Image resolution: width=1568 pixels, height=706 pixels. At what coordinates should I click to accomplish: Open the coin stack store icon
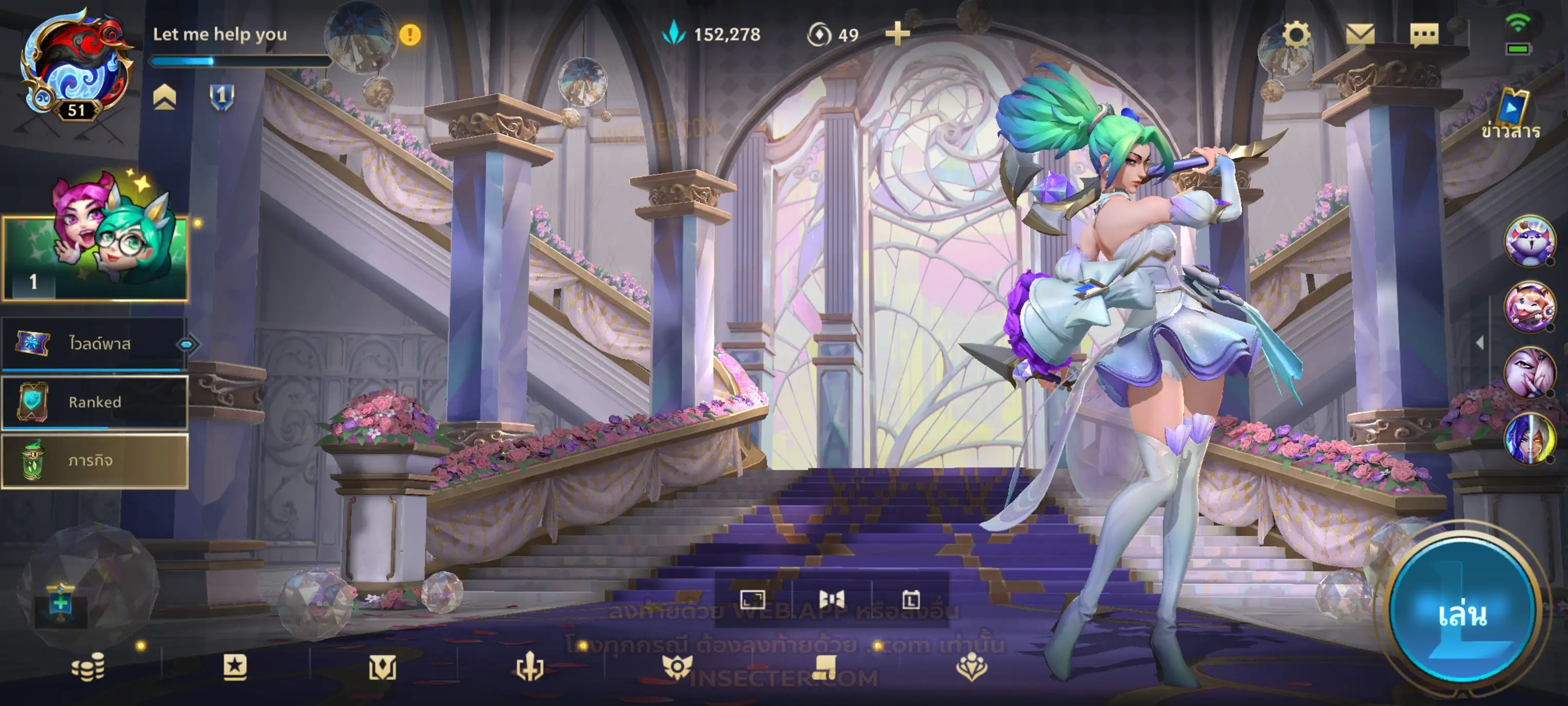pos(88,667)
